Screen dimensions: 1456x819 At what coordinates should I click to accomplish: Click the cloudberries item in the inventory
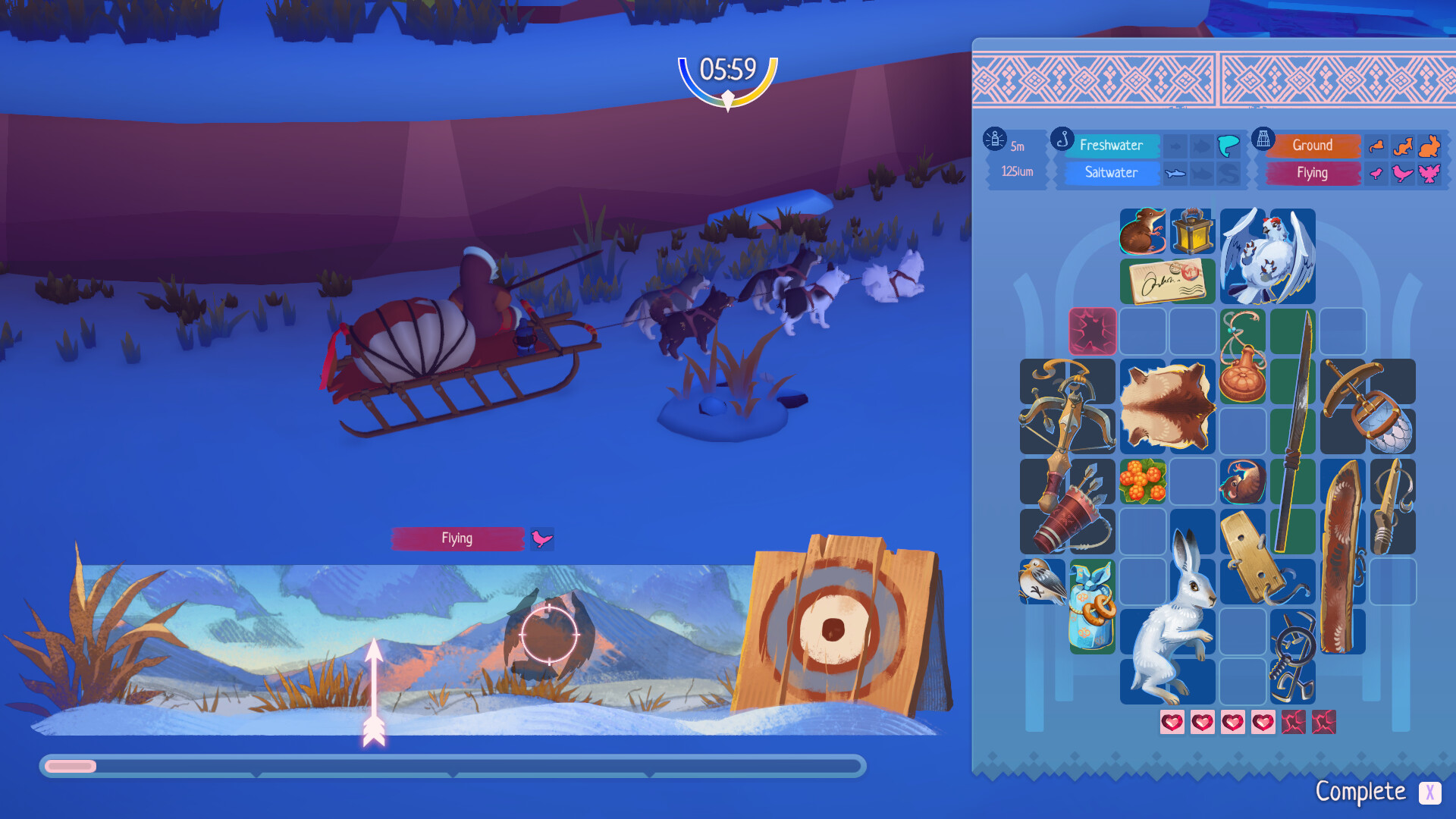pos(1143,482)
